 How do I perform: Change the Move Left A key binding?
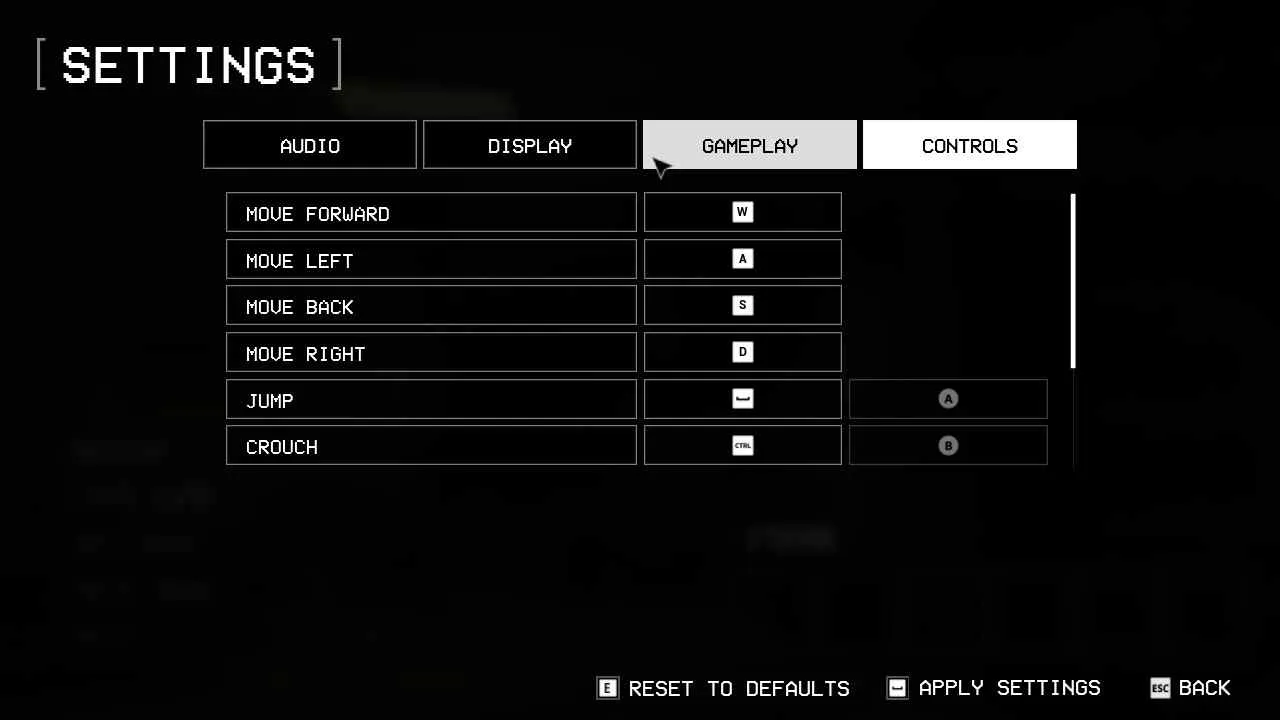point(743,259)
